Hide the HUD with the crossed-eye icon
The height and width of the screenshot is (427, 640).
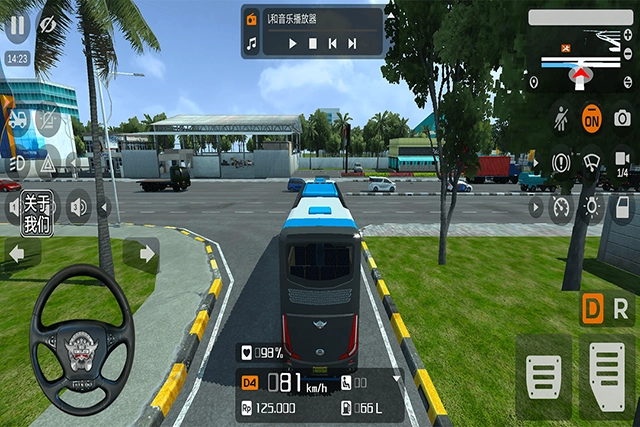pos(47,22)
